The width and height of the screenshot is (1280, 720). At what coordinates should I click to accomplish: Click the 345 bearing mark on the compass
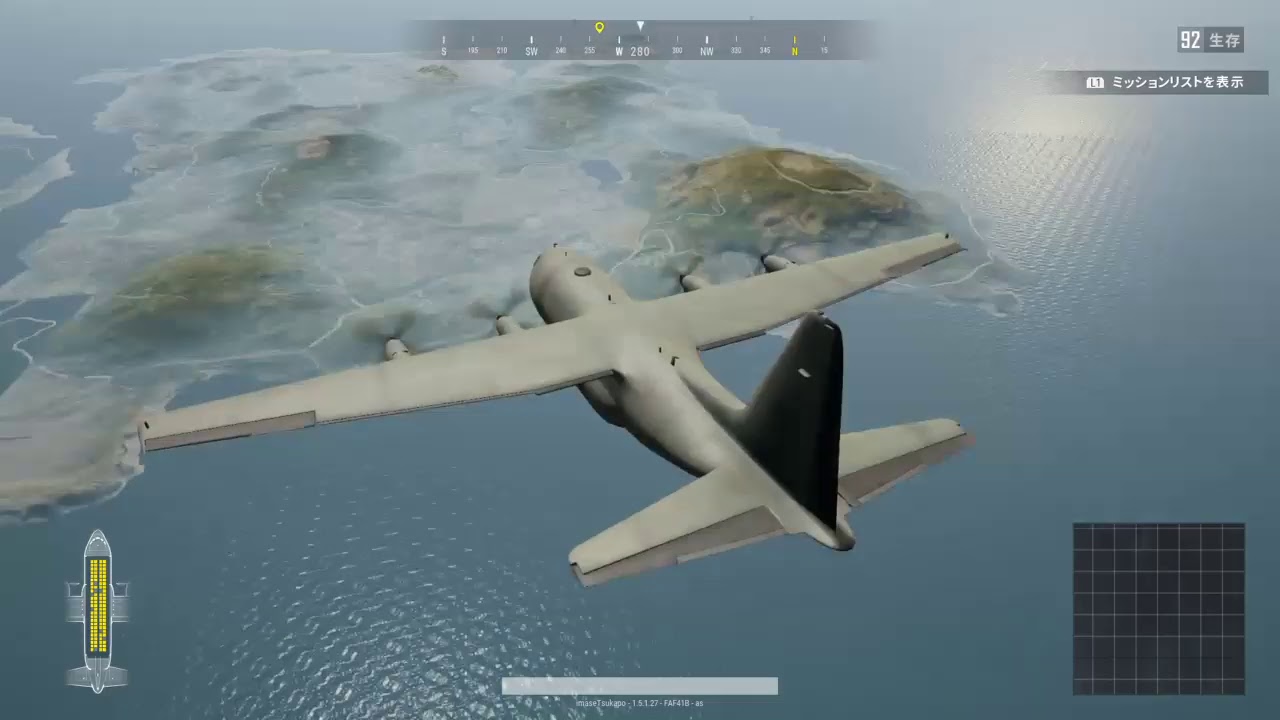coord(765,48)
